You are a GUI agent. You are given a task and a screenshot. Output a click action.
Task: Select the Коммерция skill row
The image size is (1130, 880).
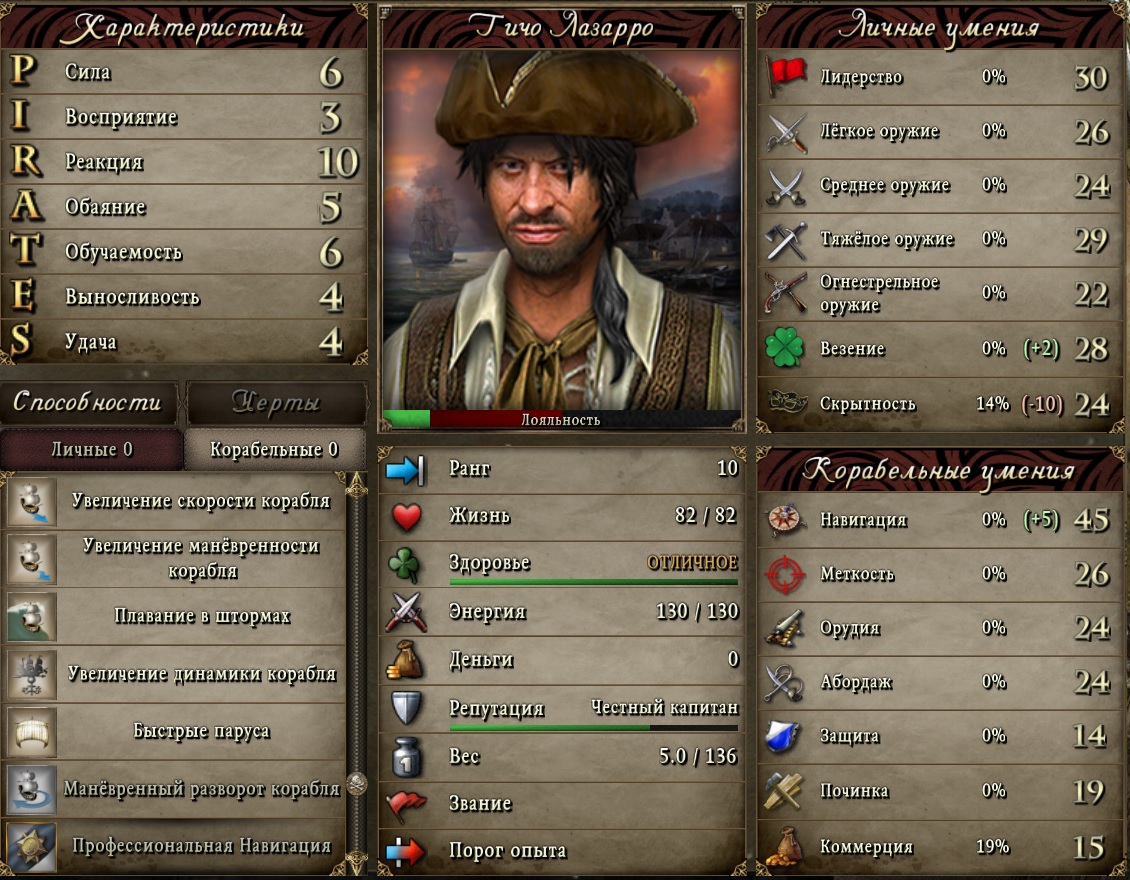[940, 846]
